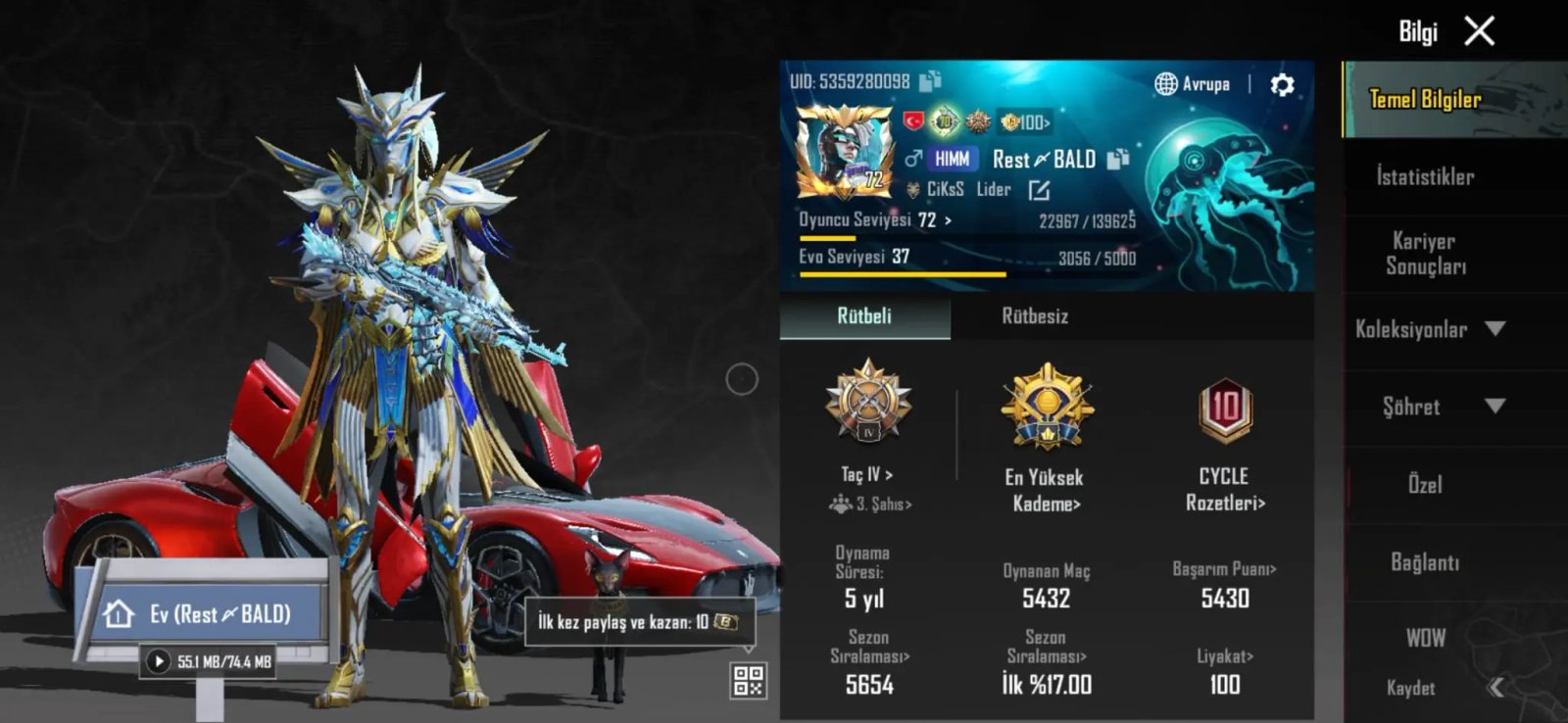The height and width of the screenshot is (723, 1568).
Task: Open the QR code share icon
Action: [749, 680]
